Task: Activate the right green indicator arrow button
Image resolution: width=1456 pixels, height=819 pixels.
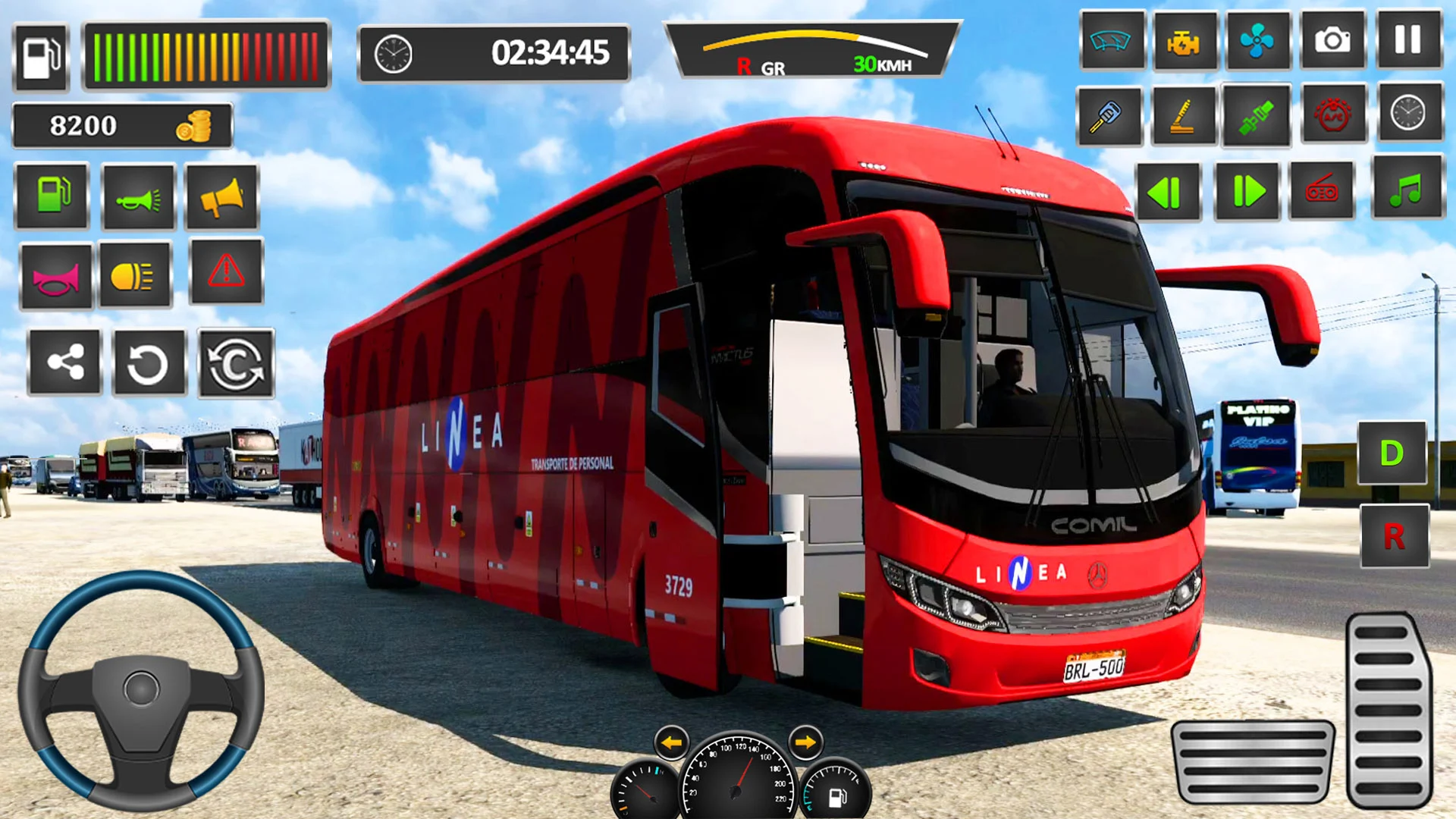Action: coord(1247,192)
